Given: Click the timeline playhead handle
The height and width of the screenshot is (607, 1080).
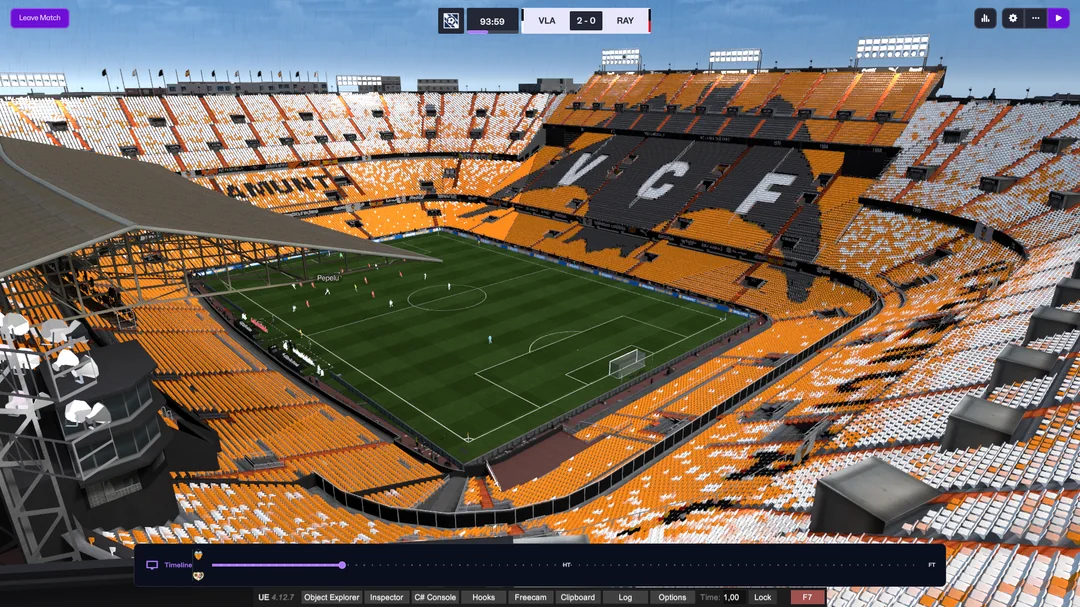Looking at the screenshot, I should (x=342, y=565).
